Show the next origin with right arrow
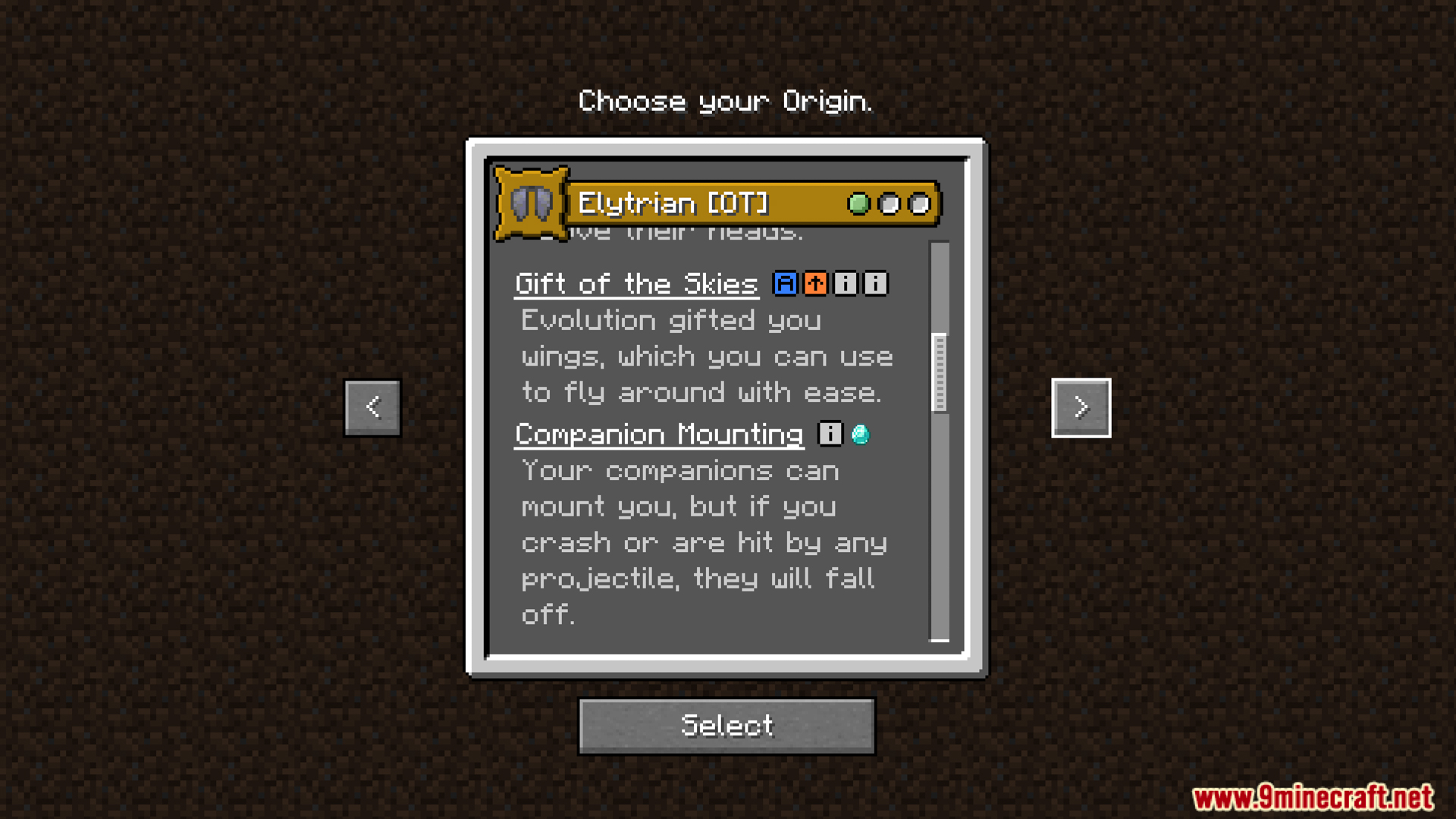 [1081, 408]
